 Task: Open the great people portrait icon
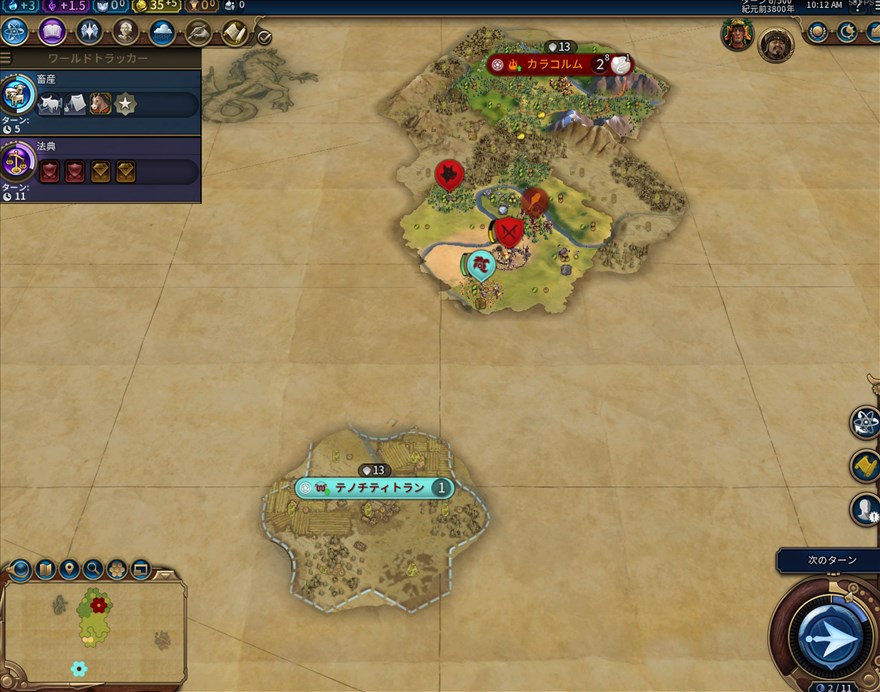coord(126,32)
